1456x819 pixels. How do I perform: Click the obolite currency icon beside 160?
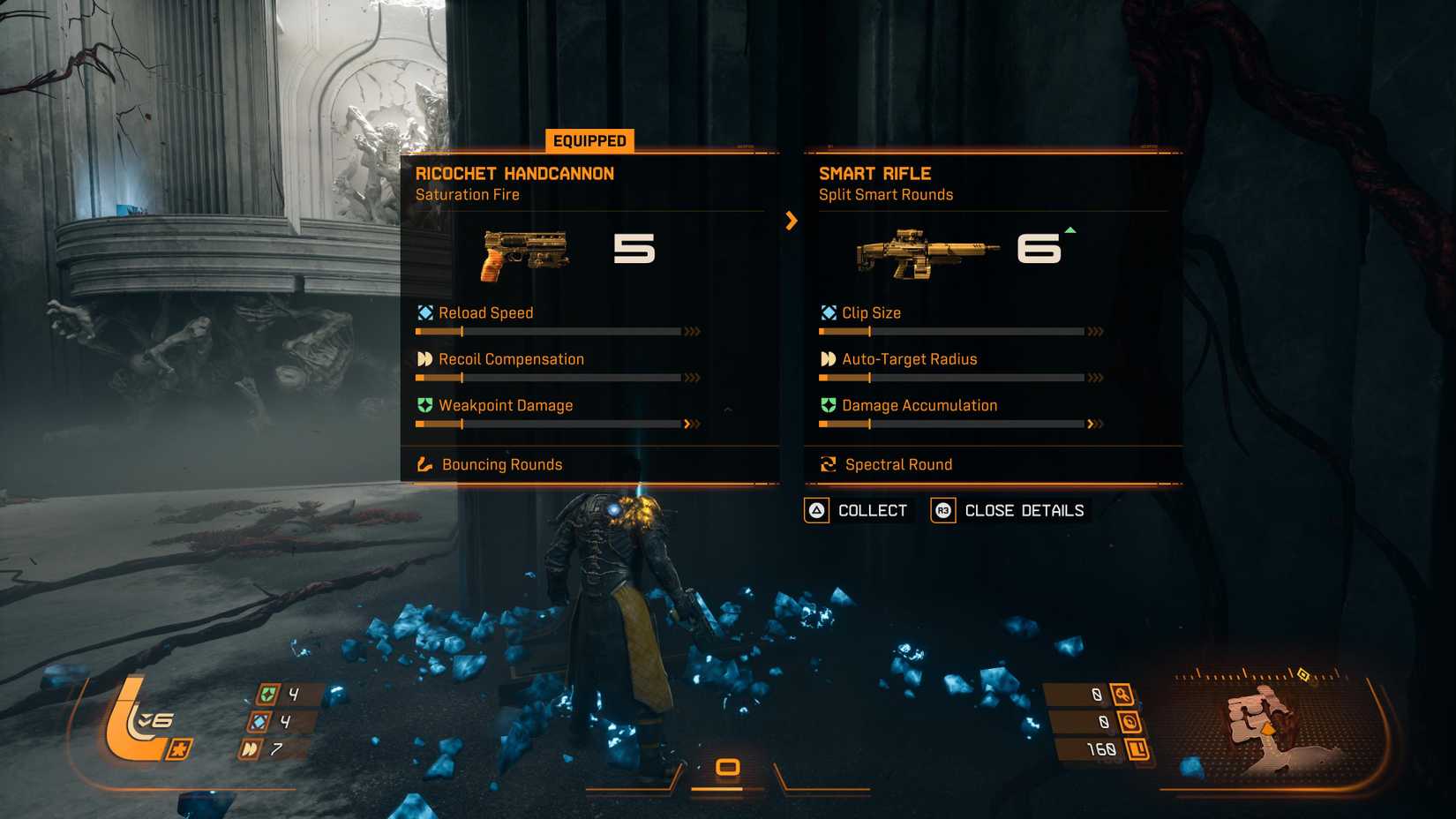point(1138,748)
